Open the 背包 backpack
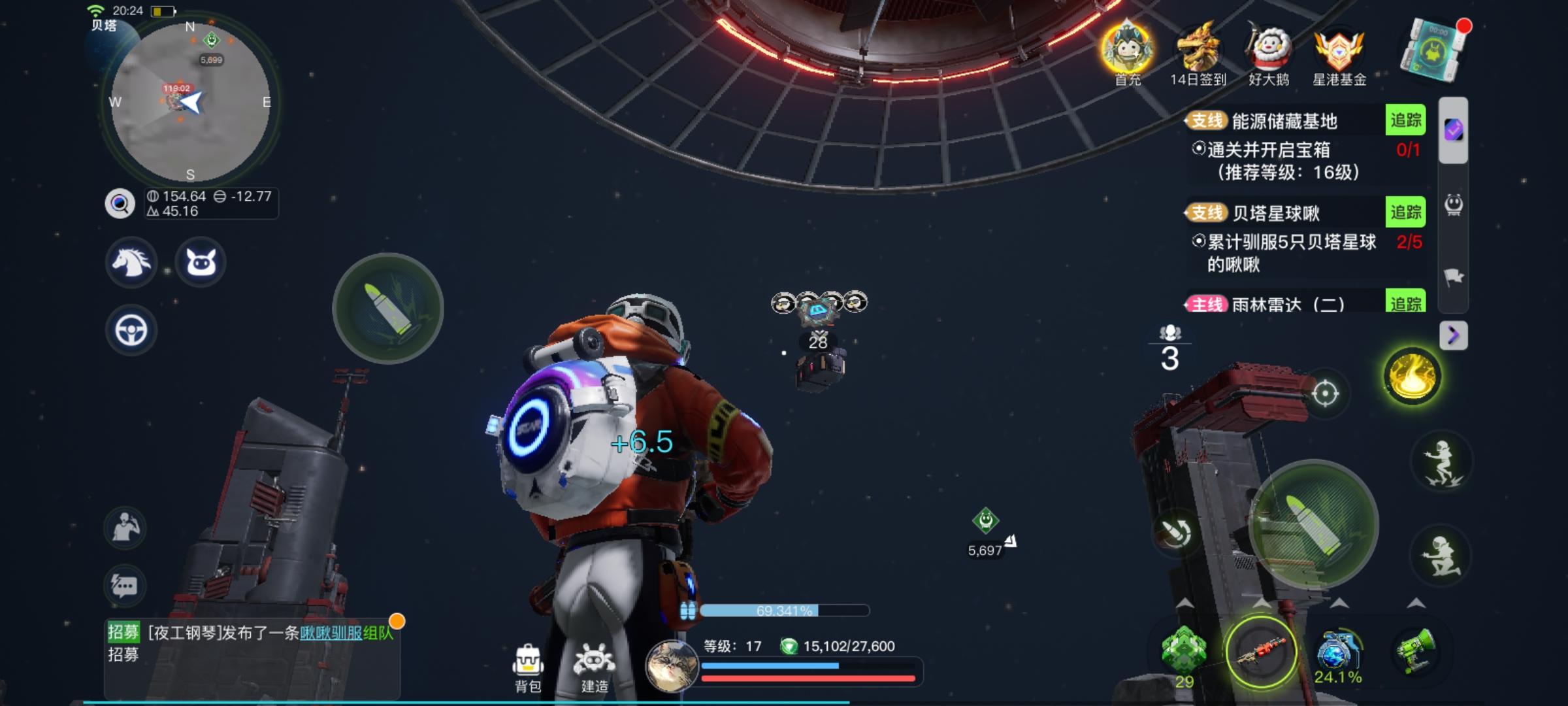Viewport: 1568px width, 706px height. point(528,667)
